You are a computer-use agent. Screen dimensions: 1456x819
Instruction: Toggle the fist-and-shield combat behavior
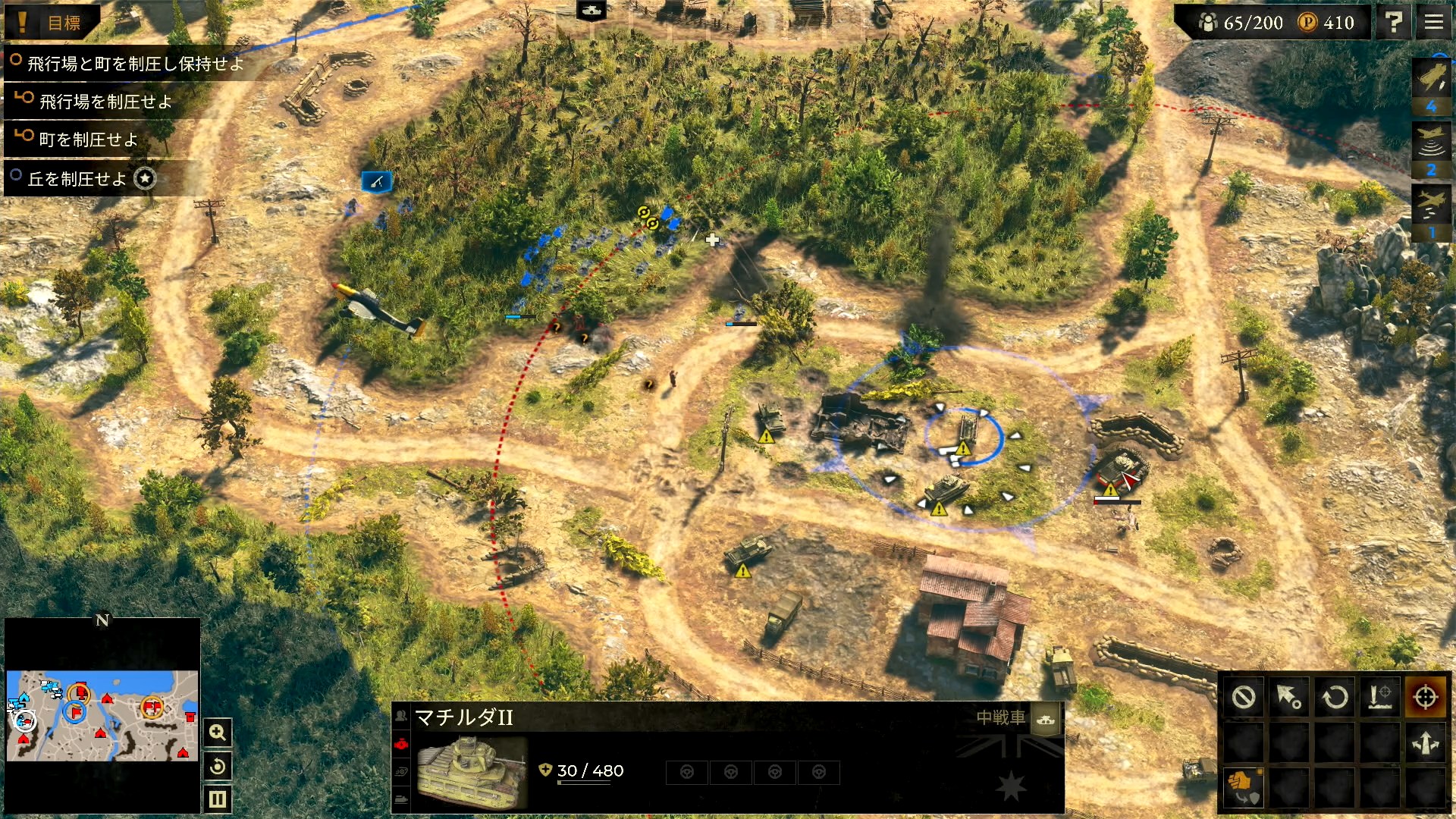pos(1243,789)
